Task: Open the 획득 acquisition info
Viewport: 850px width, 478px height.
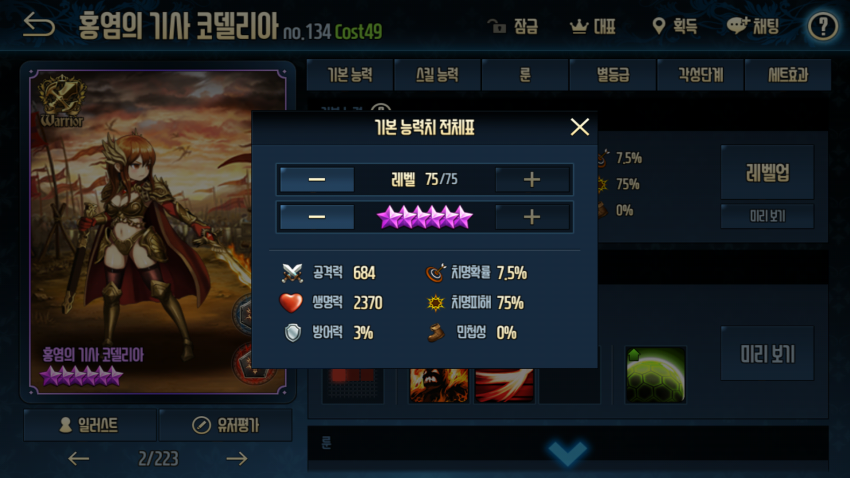Action: pyautogui.click(x=673, y=26)
